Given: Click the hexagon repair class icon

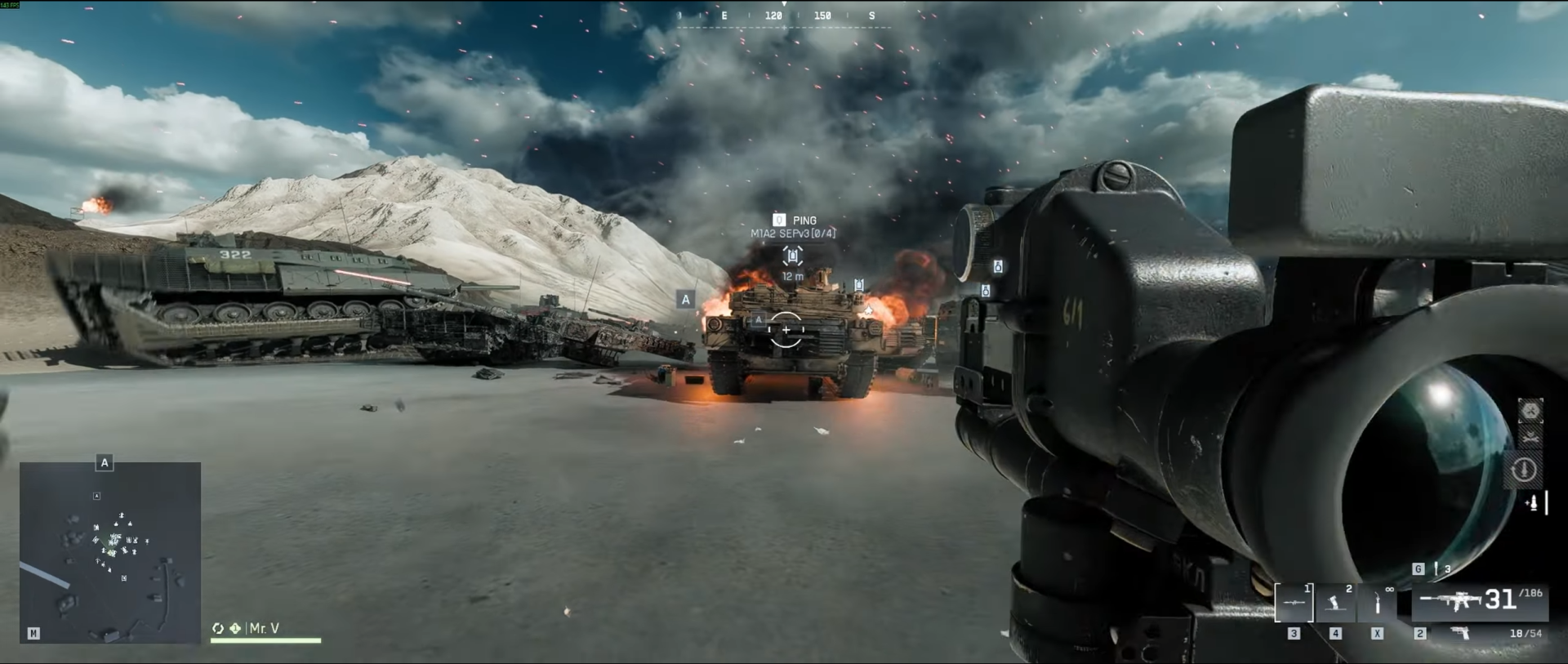Looking at the screenshot, I should tap(1530, 411).
